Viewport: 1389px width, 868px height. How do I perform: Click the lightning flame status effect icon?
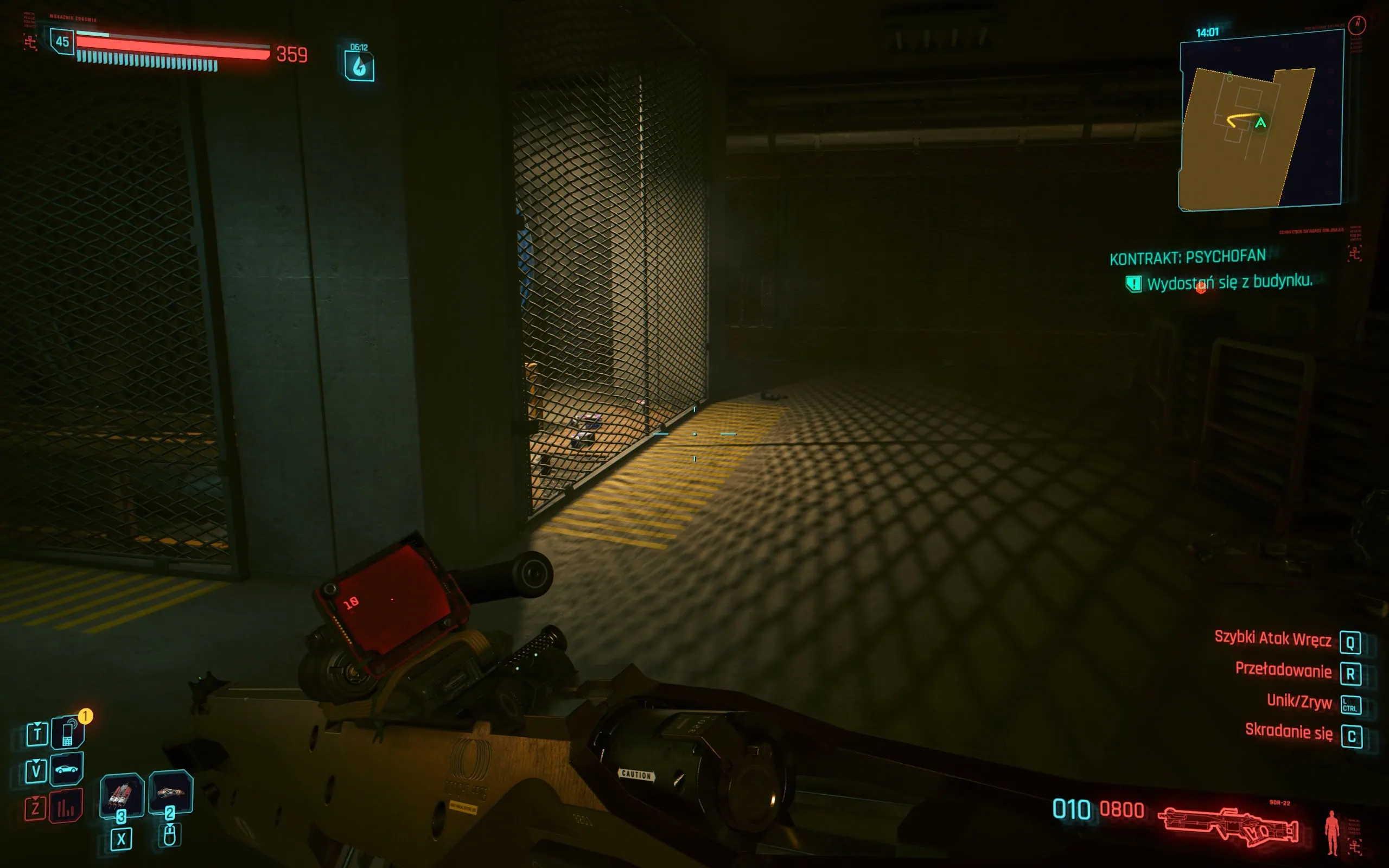[359, 66]
